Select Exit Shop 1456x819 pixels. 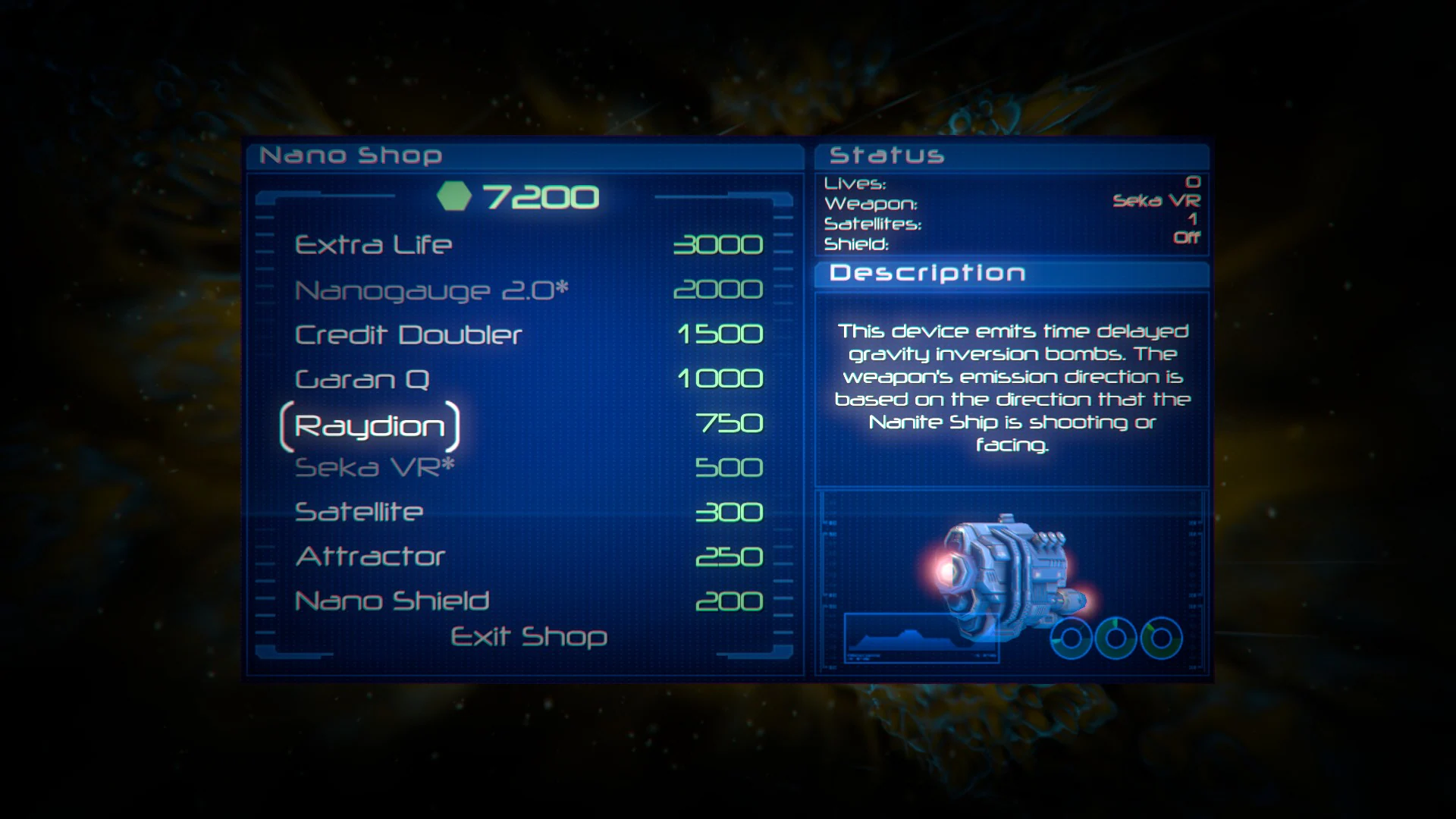point(527,638)
